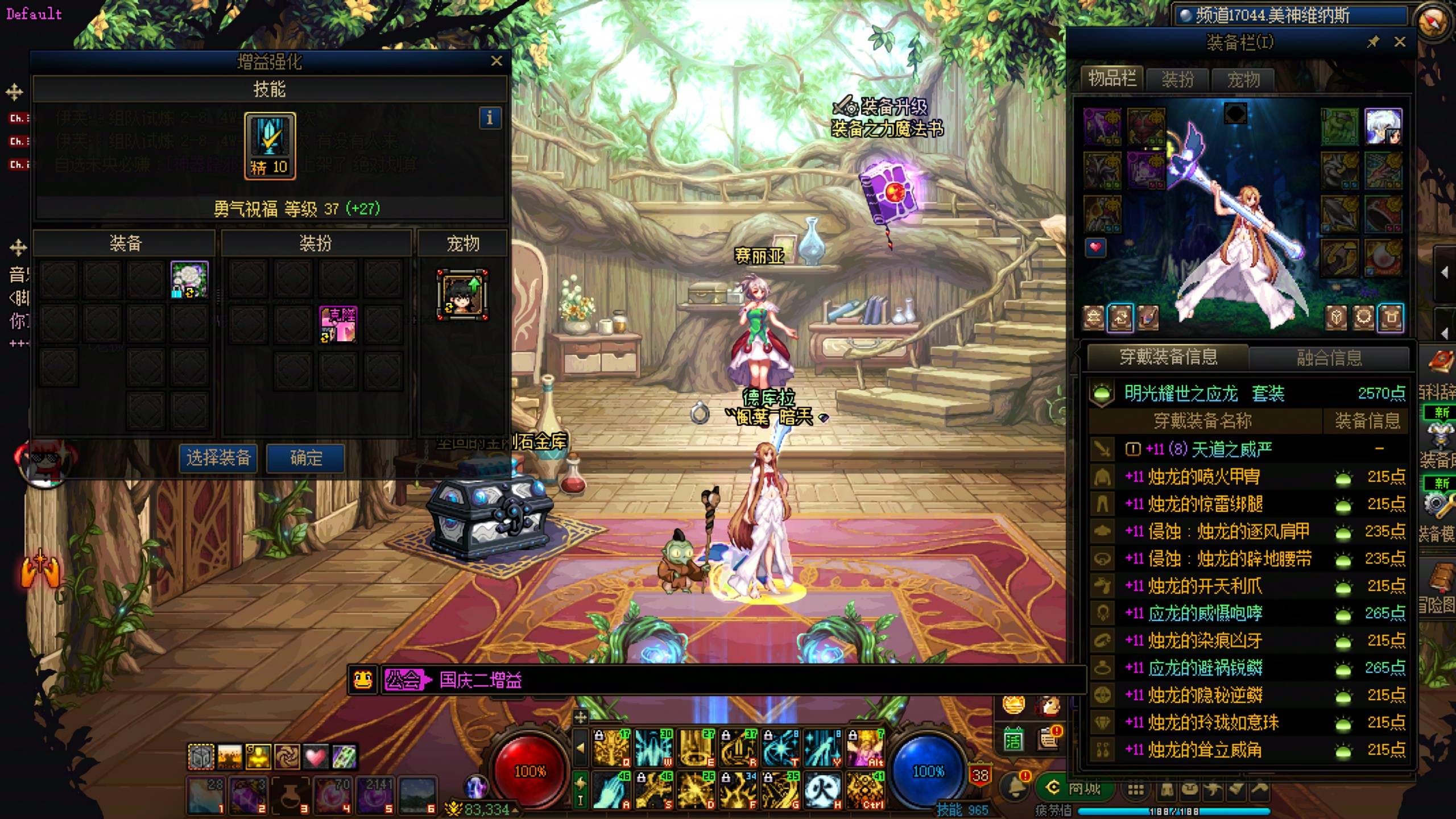Close the 装备栏 equipment panel
The height and width of the screenshot is (819, 1456).
(1400, 42)
